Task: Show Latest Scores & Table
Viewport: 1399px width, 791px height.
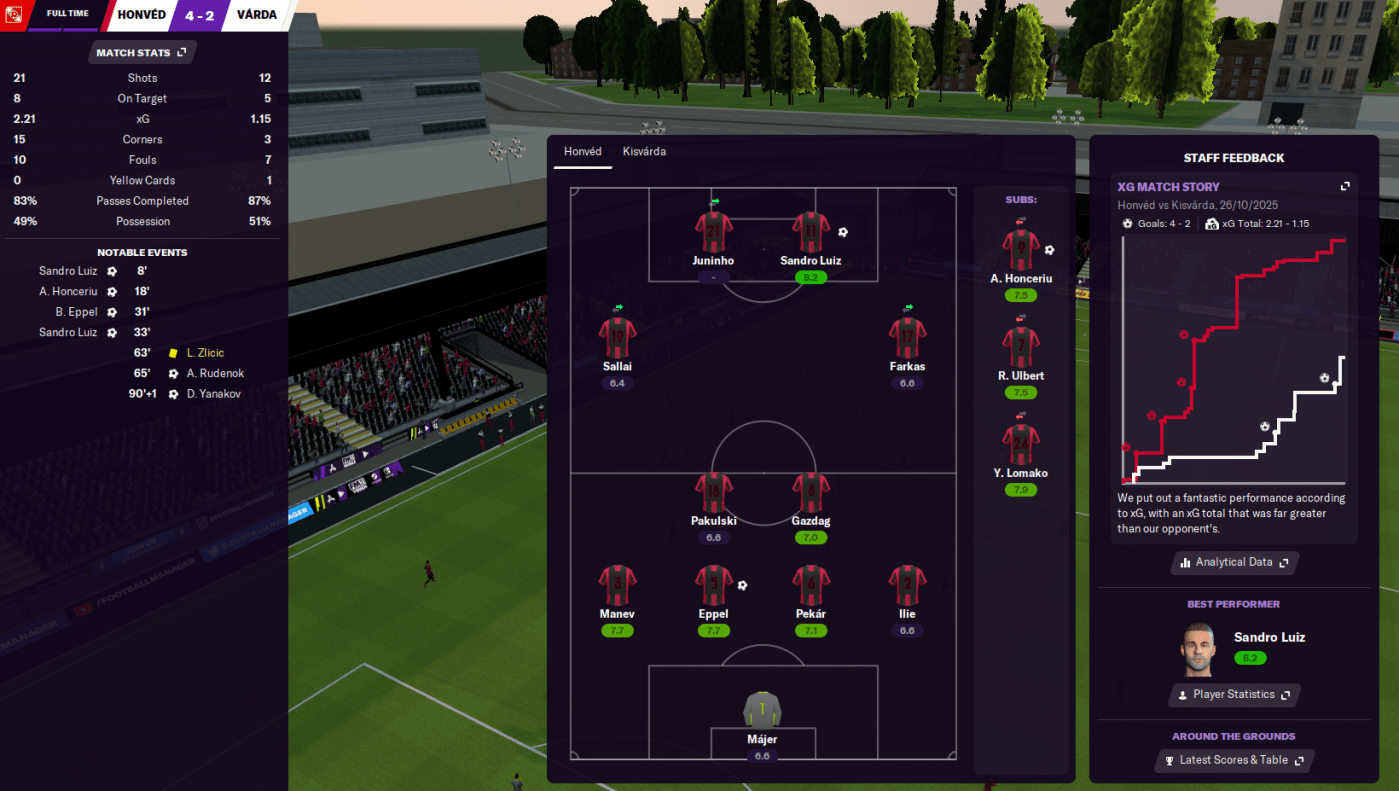Action: point(1234,760)
